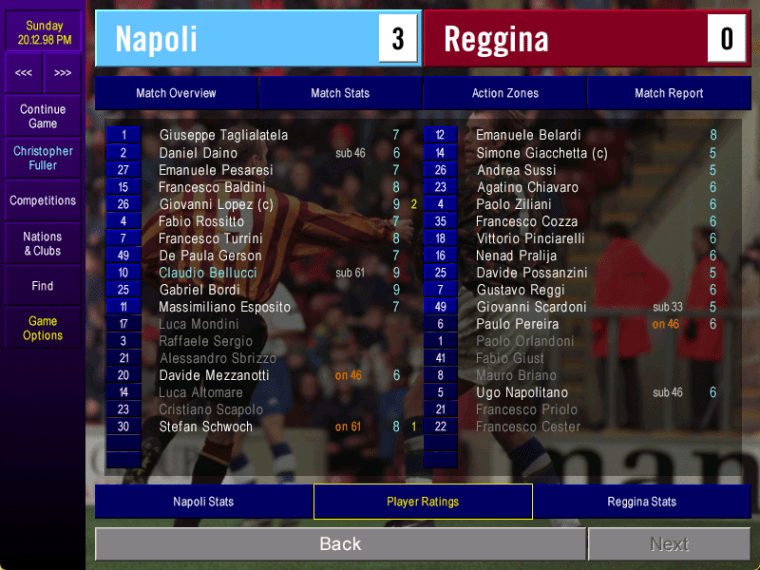View Napoli Stats

pos(203,502)
